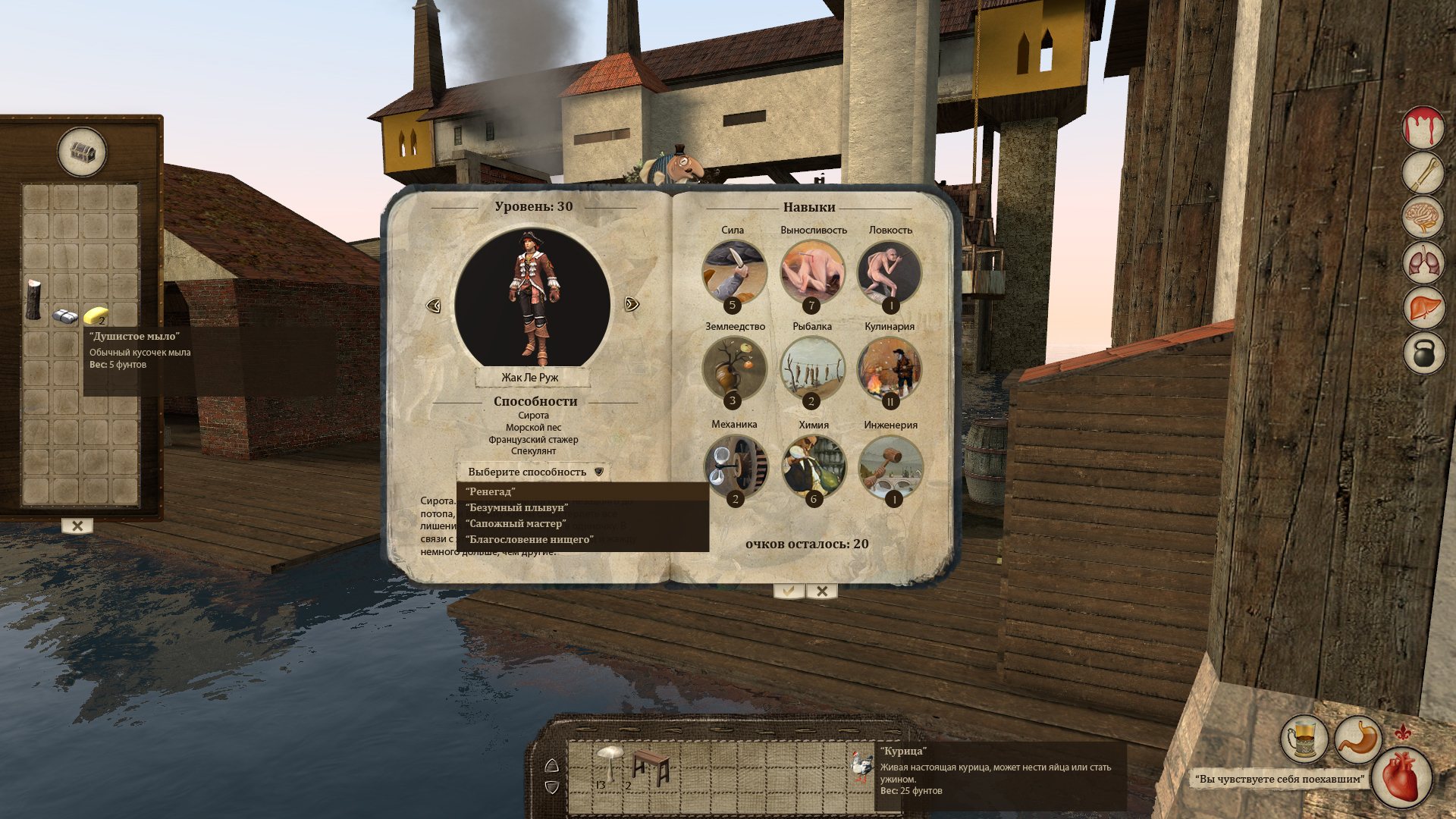1456x819 pixels.
Task: Toggle the "Выберите способность" dropdown
Action: pos(534,472)
